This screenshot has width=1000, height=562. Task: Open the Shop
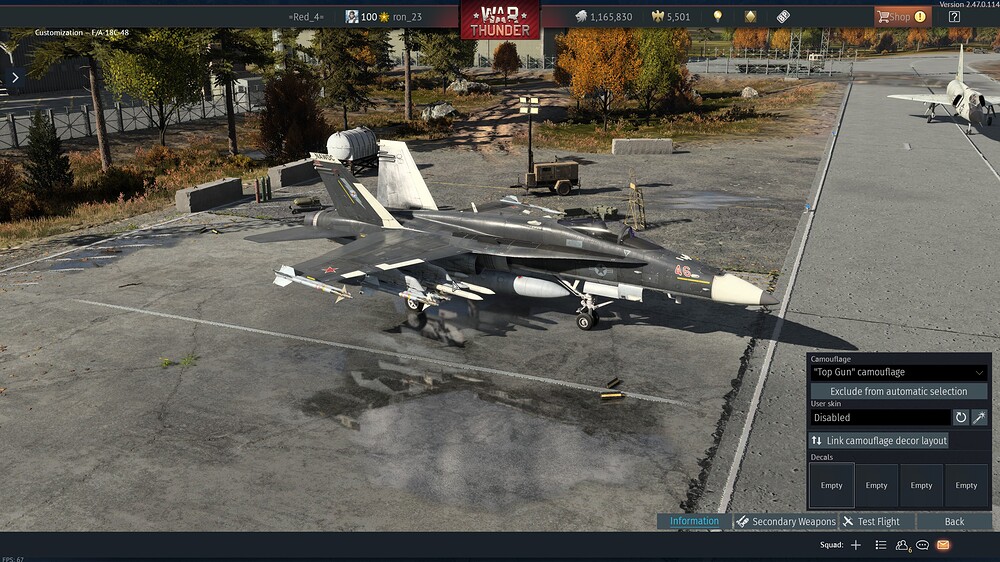point(902,16)
